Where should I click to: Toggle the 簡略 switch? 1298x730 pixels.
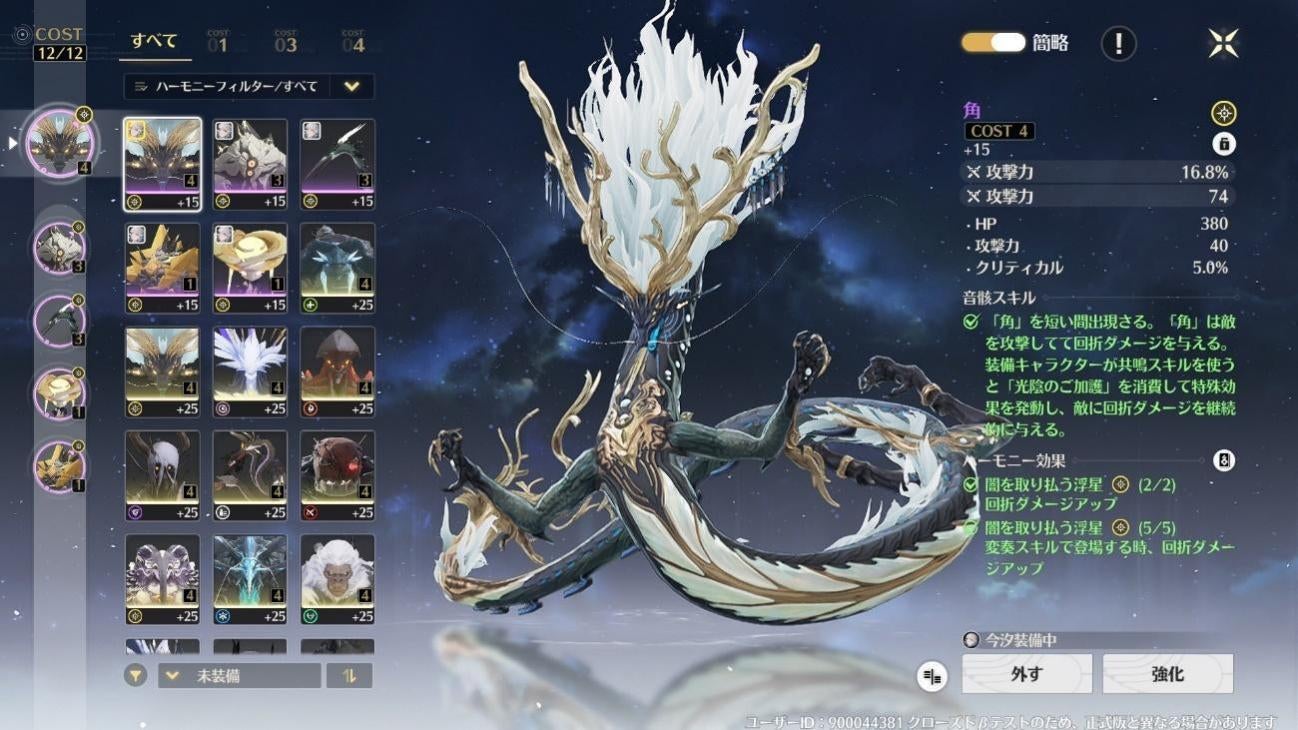994,42
